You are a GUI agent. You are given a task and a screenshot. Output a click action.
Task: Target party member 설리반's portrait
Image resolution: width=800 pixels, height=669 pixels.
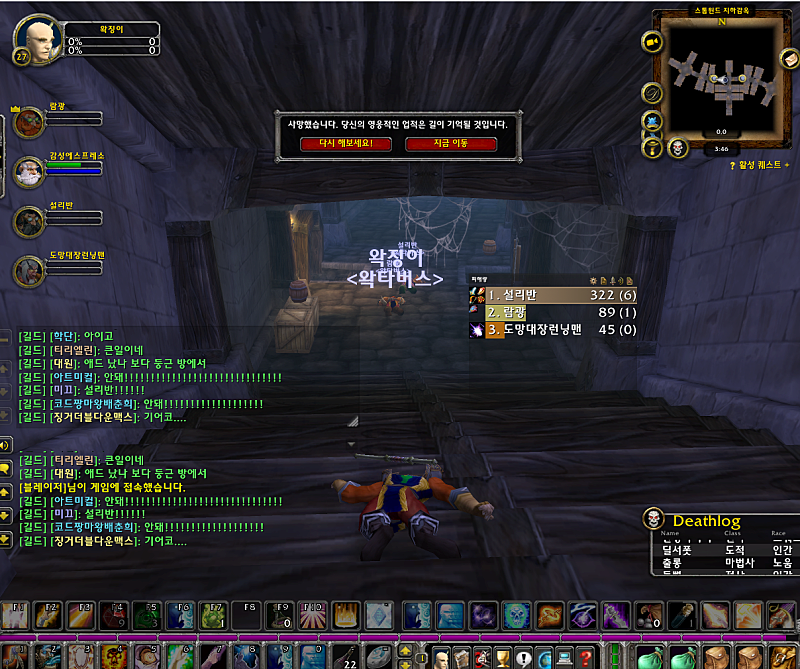28,221
